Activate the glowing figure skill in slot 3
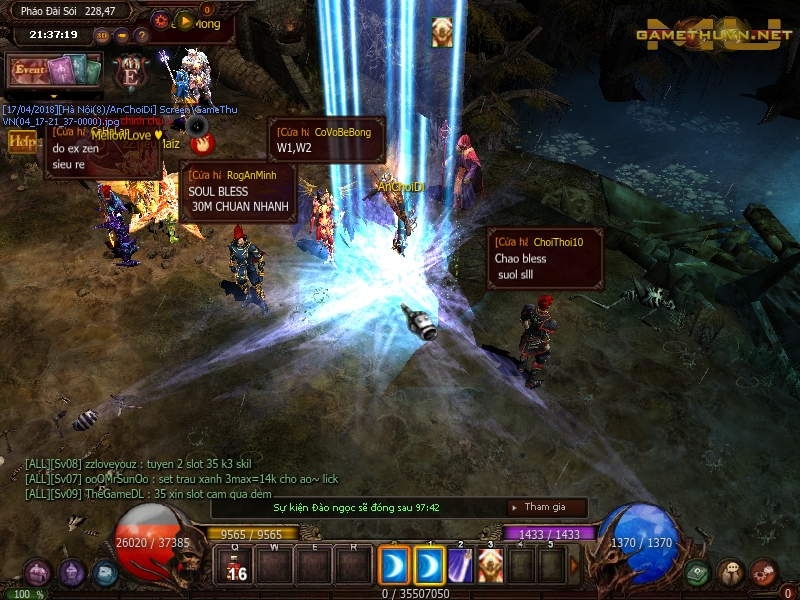Screen dimensions: 800x600 point(490,566)
